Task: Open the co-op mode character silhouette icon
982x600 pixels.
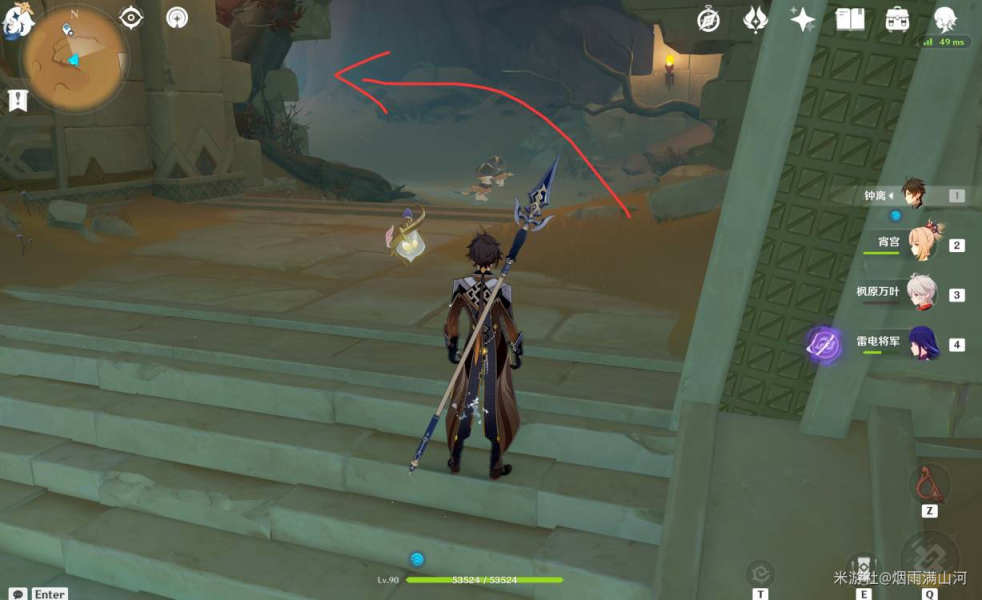Action: pyautogui.click(x=944, y=20)
